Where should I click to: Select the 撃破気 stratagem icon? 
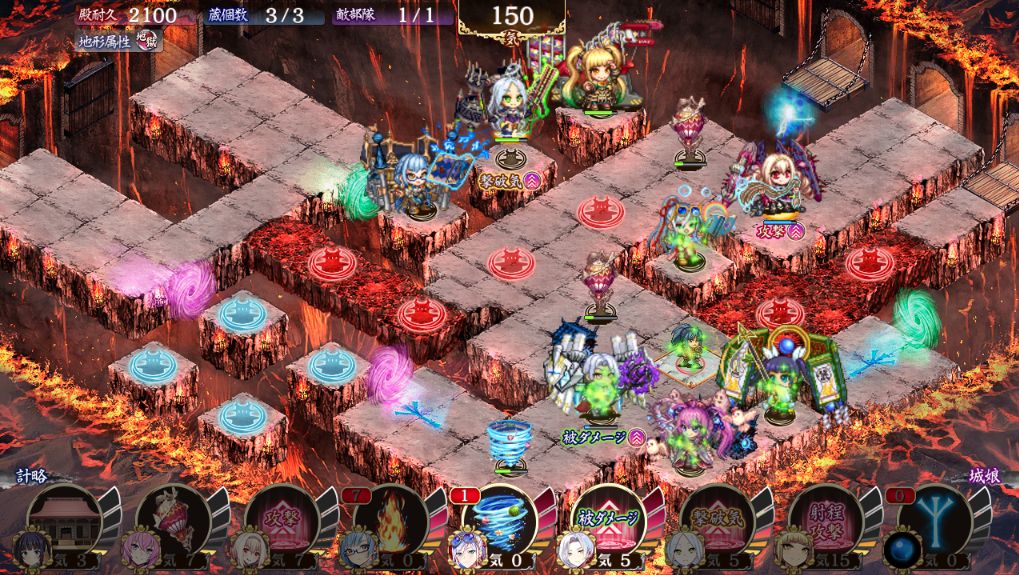tap(717, 518)
